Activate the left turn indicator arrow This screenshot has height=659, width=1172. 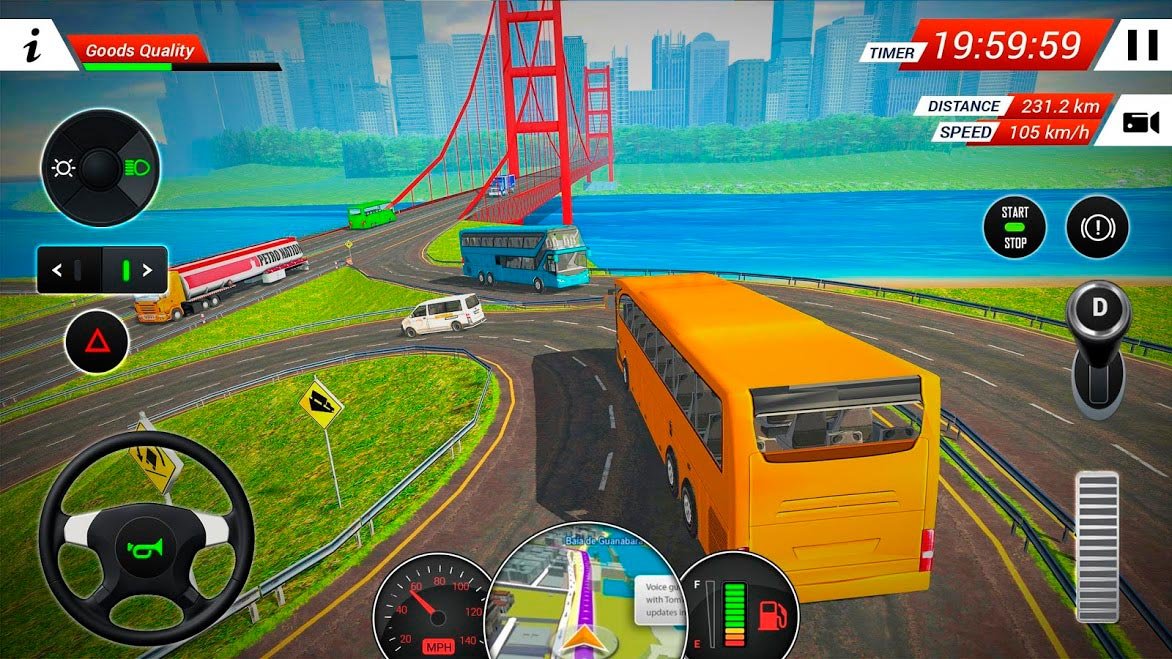tap(57, 270)
